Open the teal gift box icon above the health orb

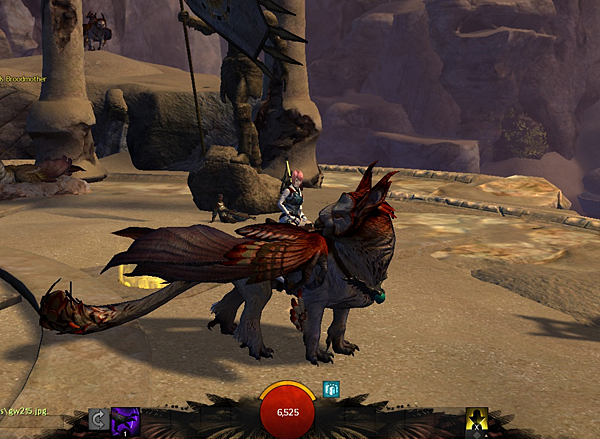[332, 389]
